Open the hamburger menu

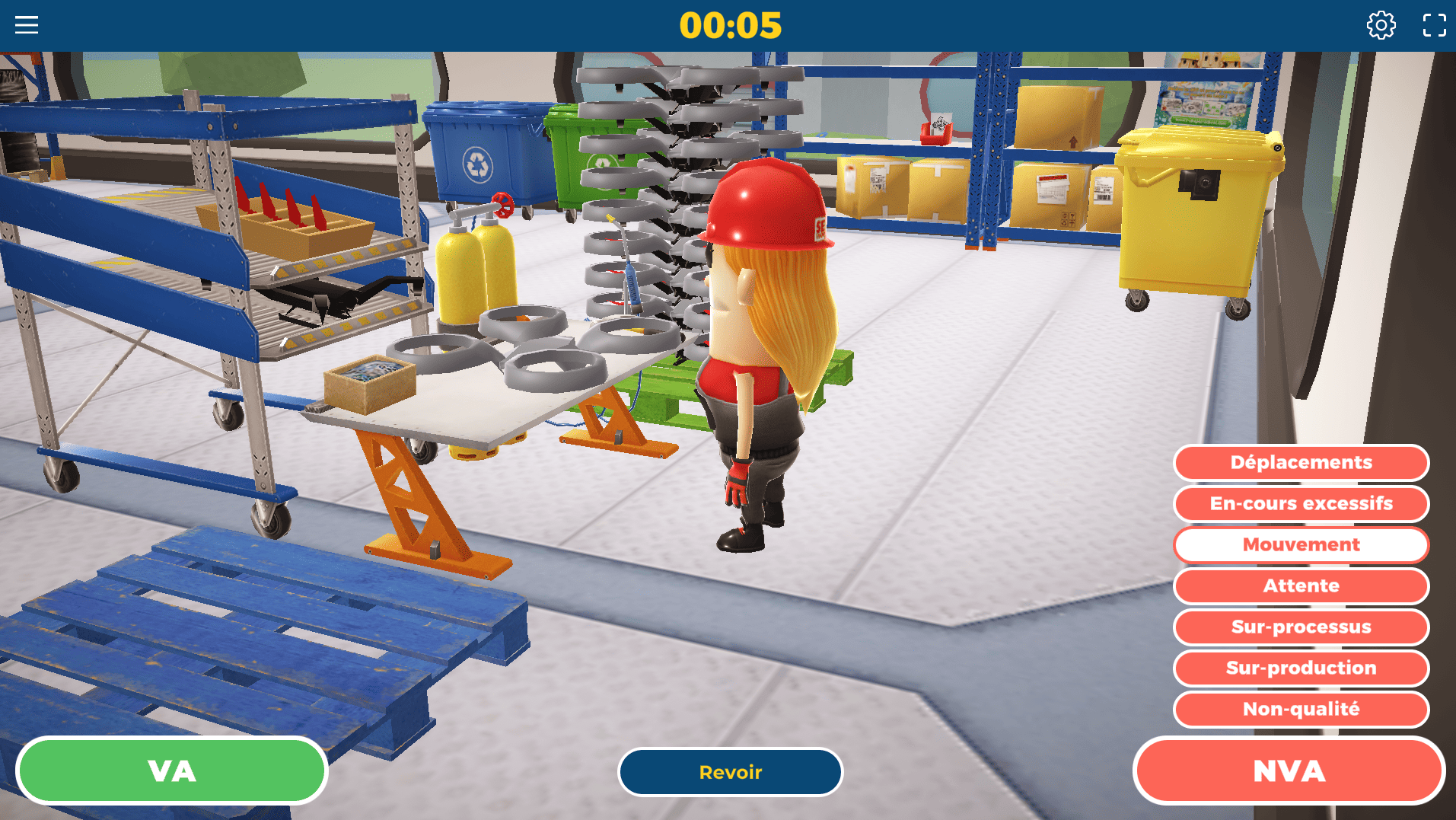coord(27,25)
